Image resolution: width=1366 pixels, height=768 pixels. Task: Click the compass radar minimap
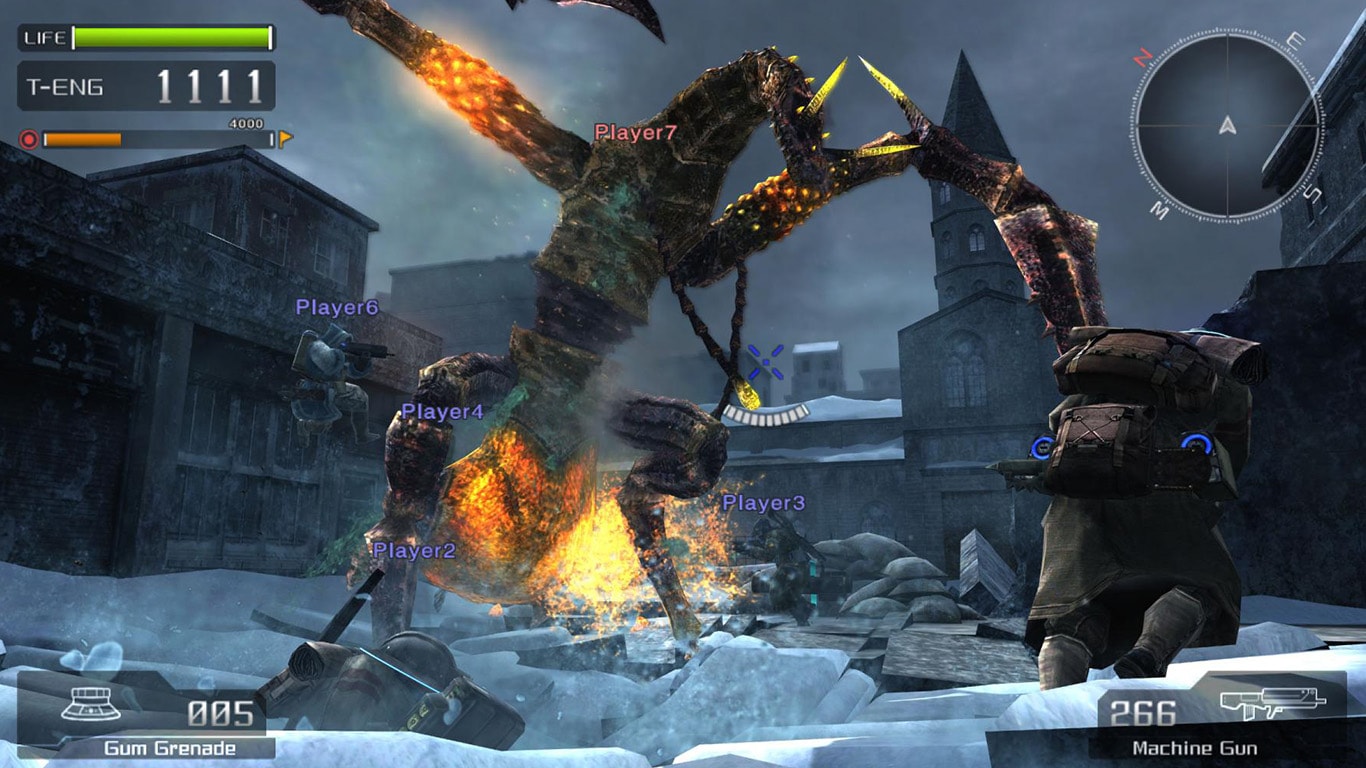tap(1227, 126)
